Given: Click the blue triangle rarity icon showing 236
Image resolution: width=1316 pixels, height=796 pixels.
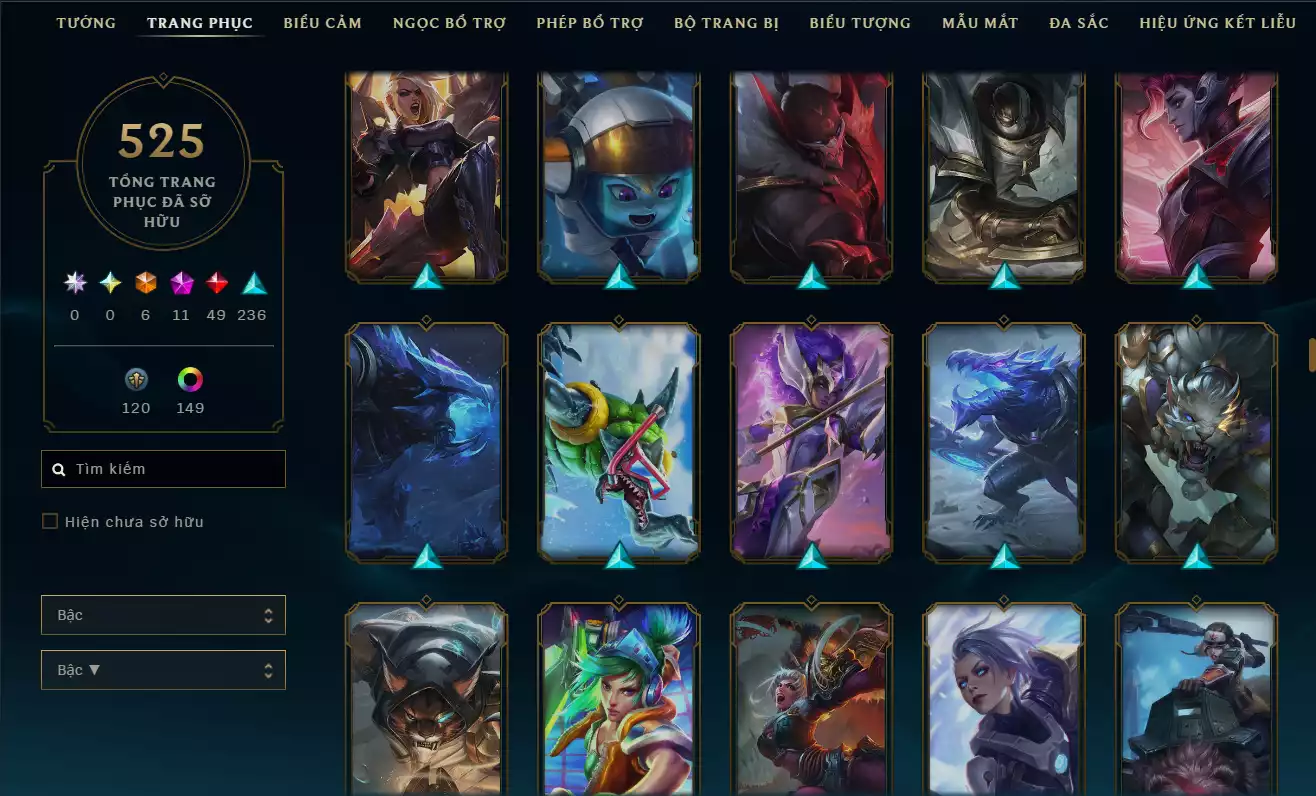Looking at the screenshot, I should pos(251,283).
